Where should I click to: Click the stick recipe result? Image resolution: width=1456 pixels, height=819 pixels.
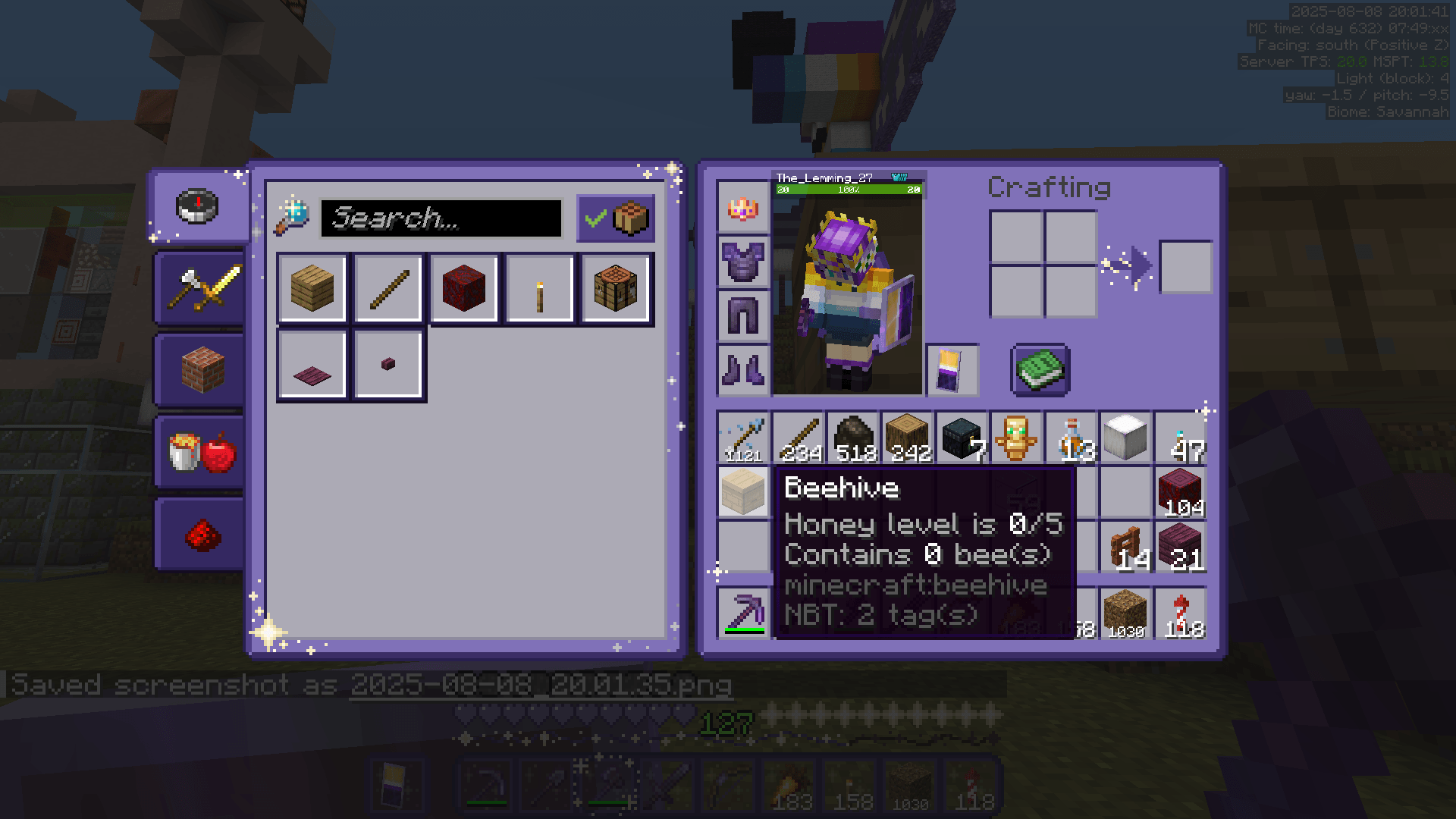coord(388,288)
